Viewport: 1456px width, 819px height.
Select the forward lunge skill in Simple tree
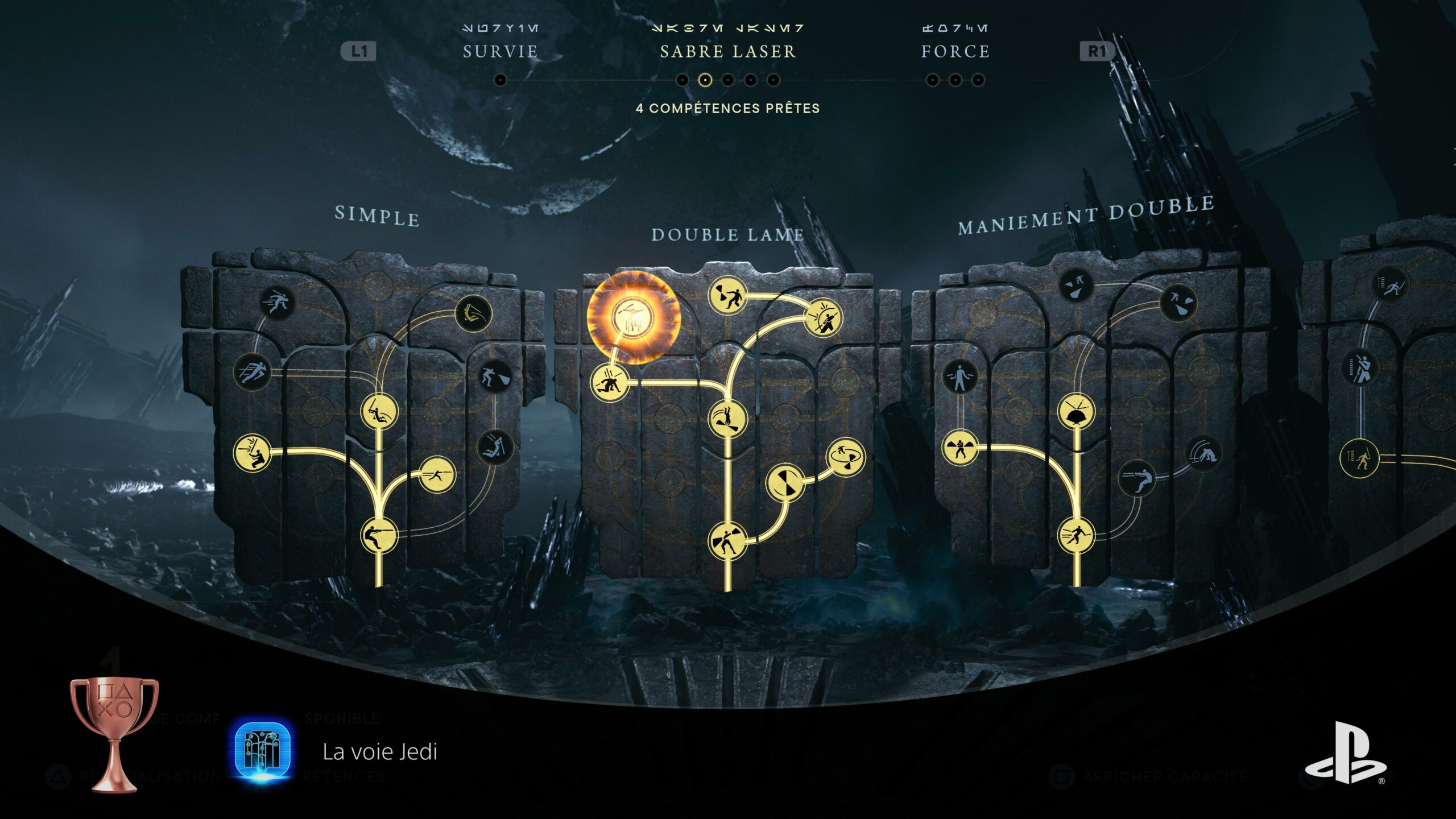pyautogui.click(x=437, y=474)
